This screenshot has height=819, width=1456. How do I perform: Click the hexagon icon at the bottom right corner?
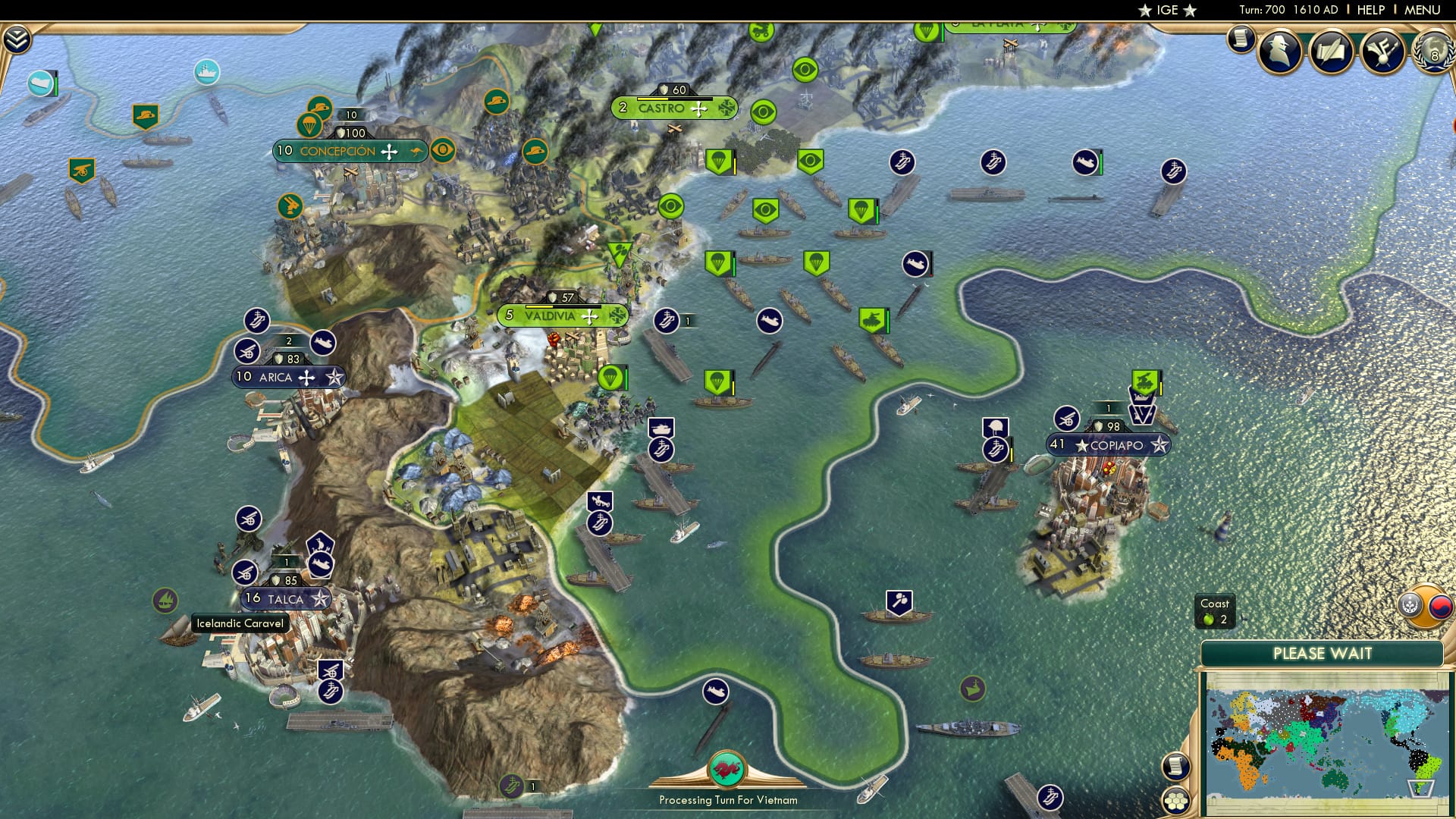click(x=1175, y=802)
